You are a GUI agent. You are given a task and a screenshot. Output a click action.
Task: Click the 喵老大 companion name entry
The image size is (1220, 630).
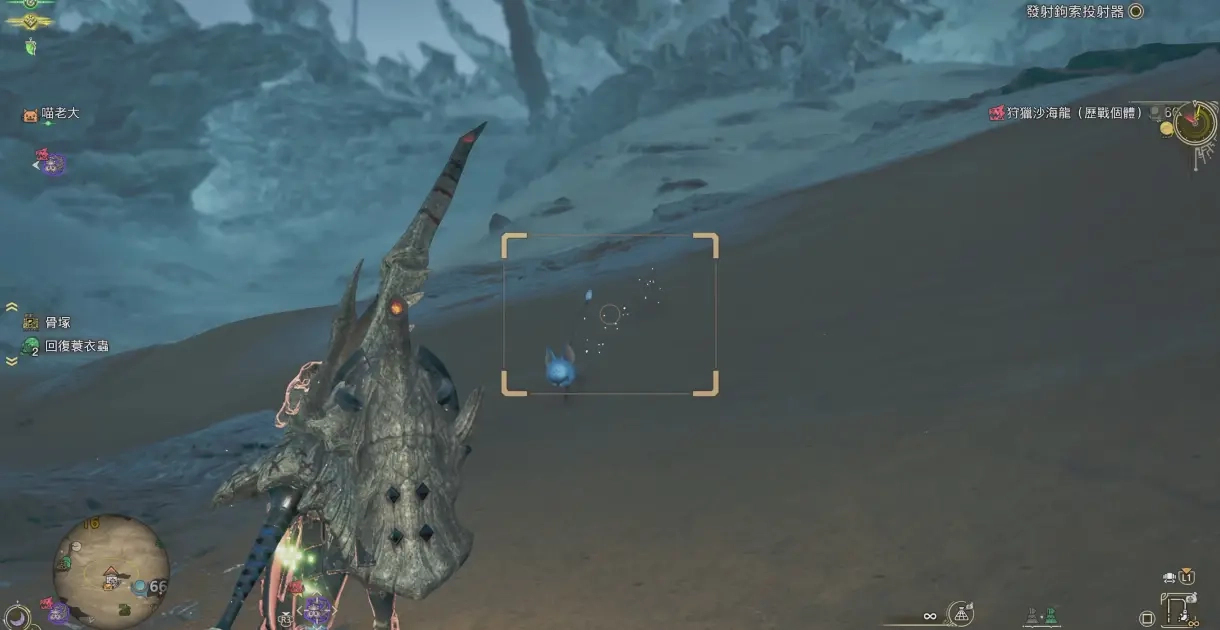(60, 114)
